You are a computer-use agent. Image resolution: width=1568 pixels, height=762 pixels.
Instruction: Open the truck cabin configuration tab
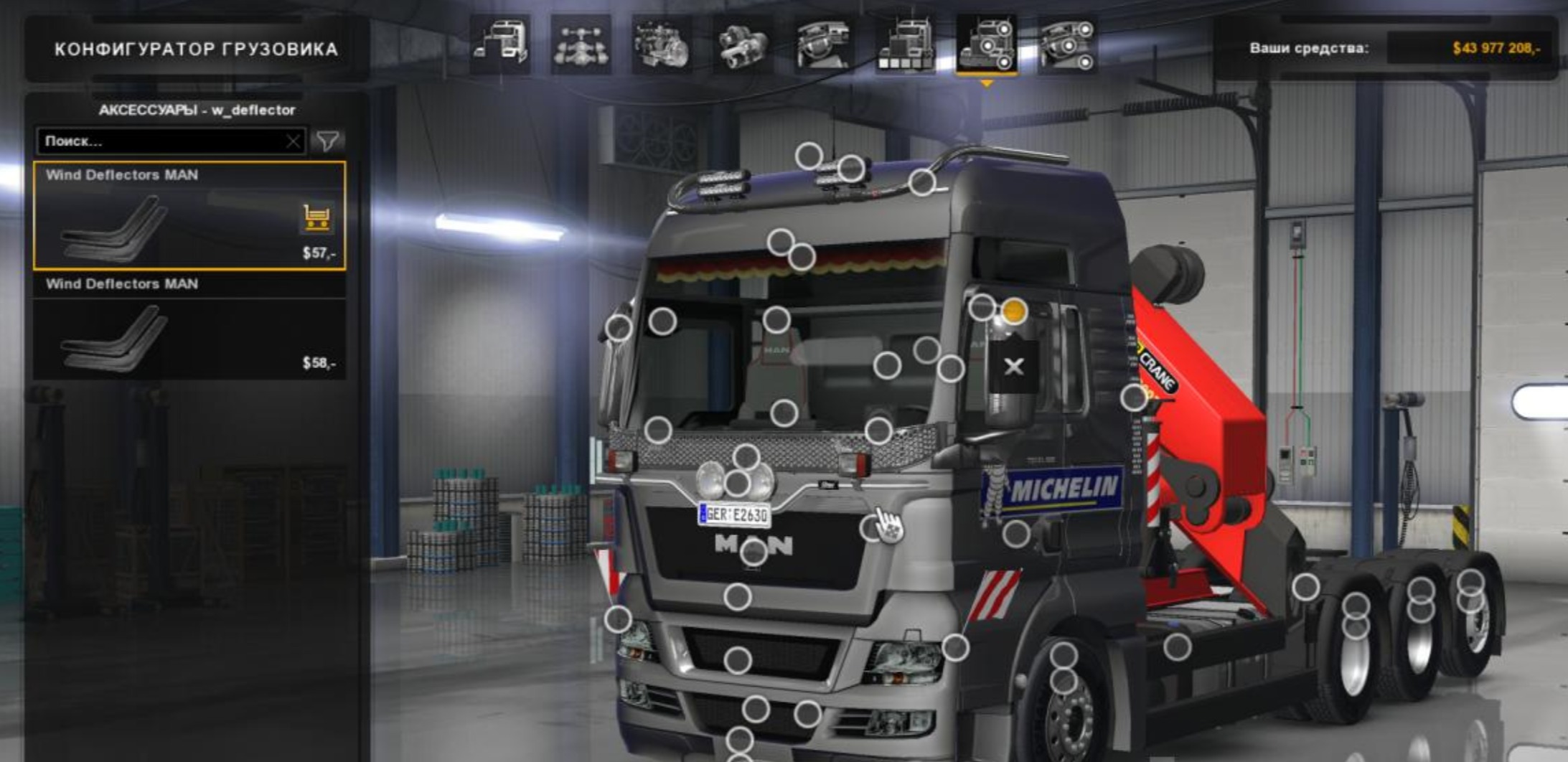(x=500, y=44)
